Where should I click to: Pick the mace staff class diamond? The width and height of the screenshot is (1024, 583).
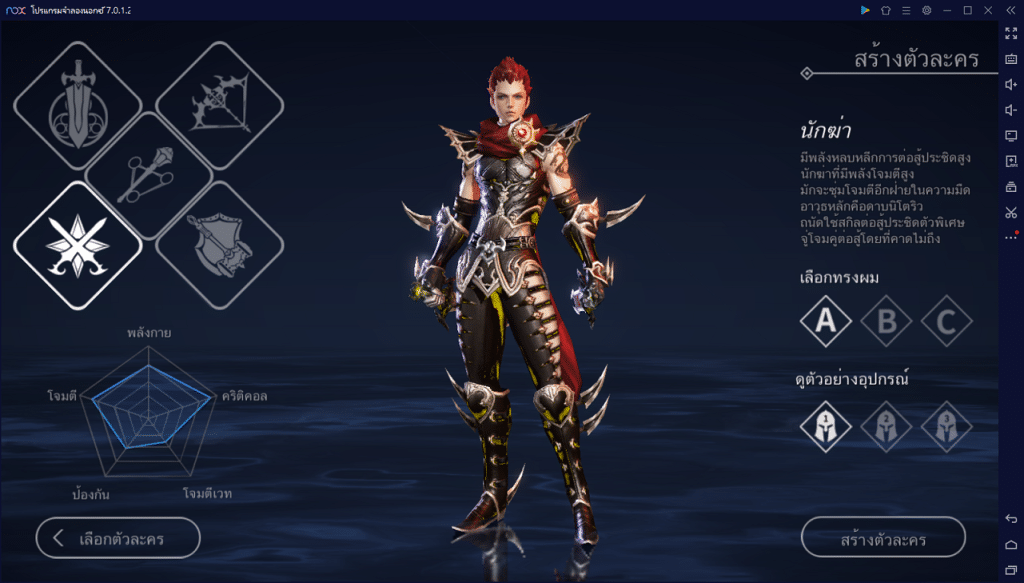click(149, 176)
